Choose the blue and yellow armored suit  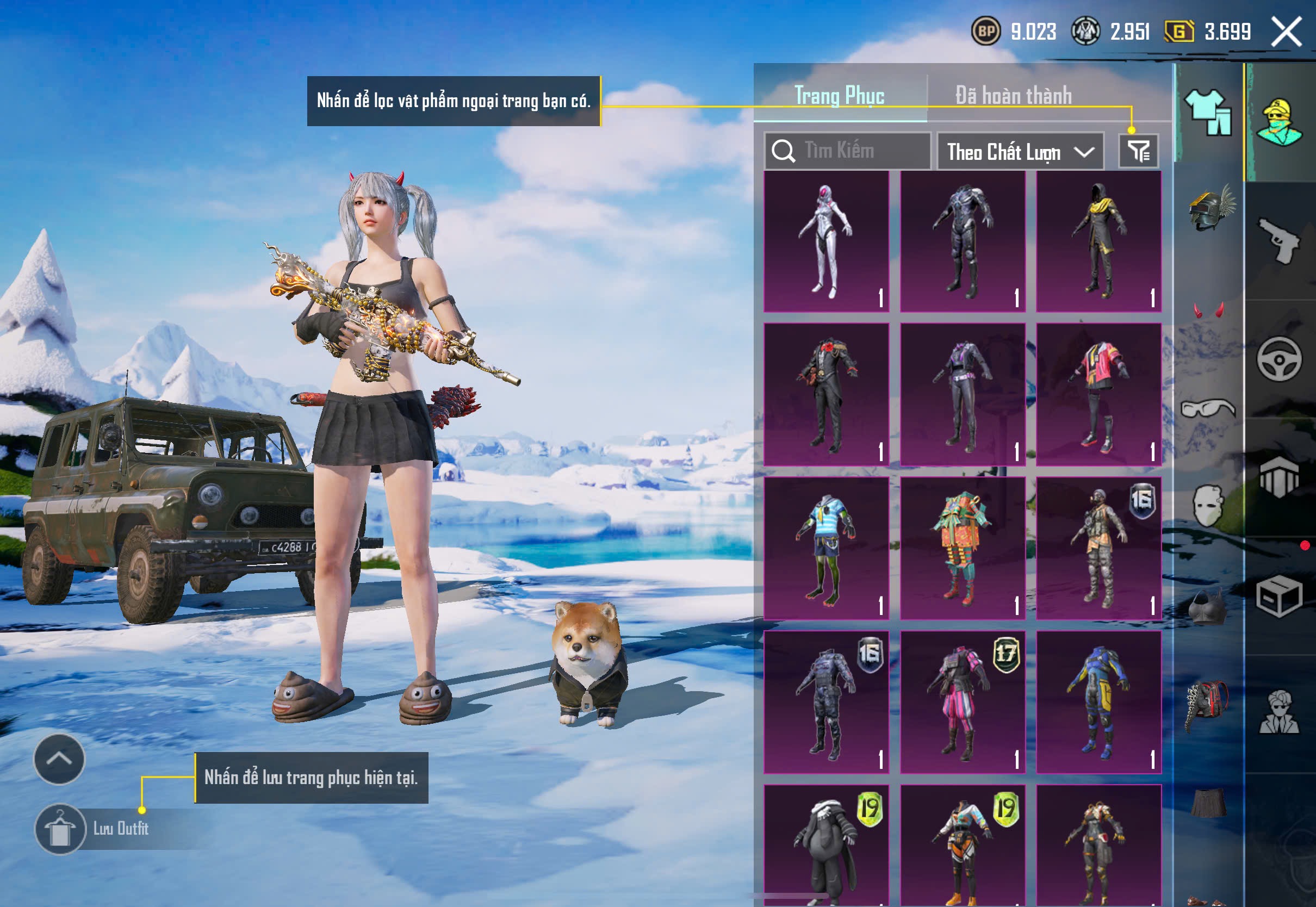click(1098, 702)
